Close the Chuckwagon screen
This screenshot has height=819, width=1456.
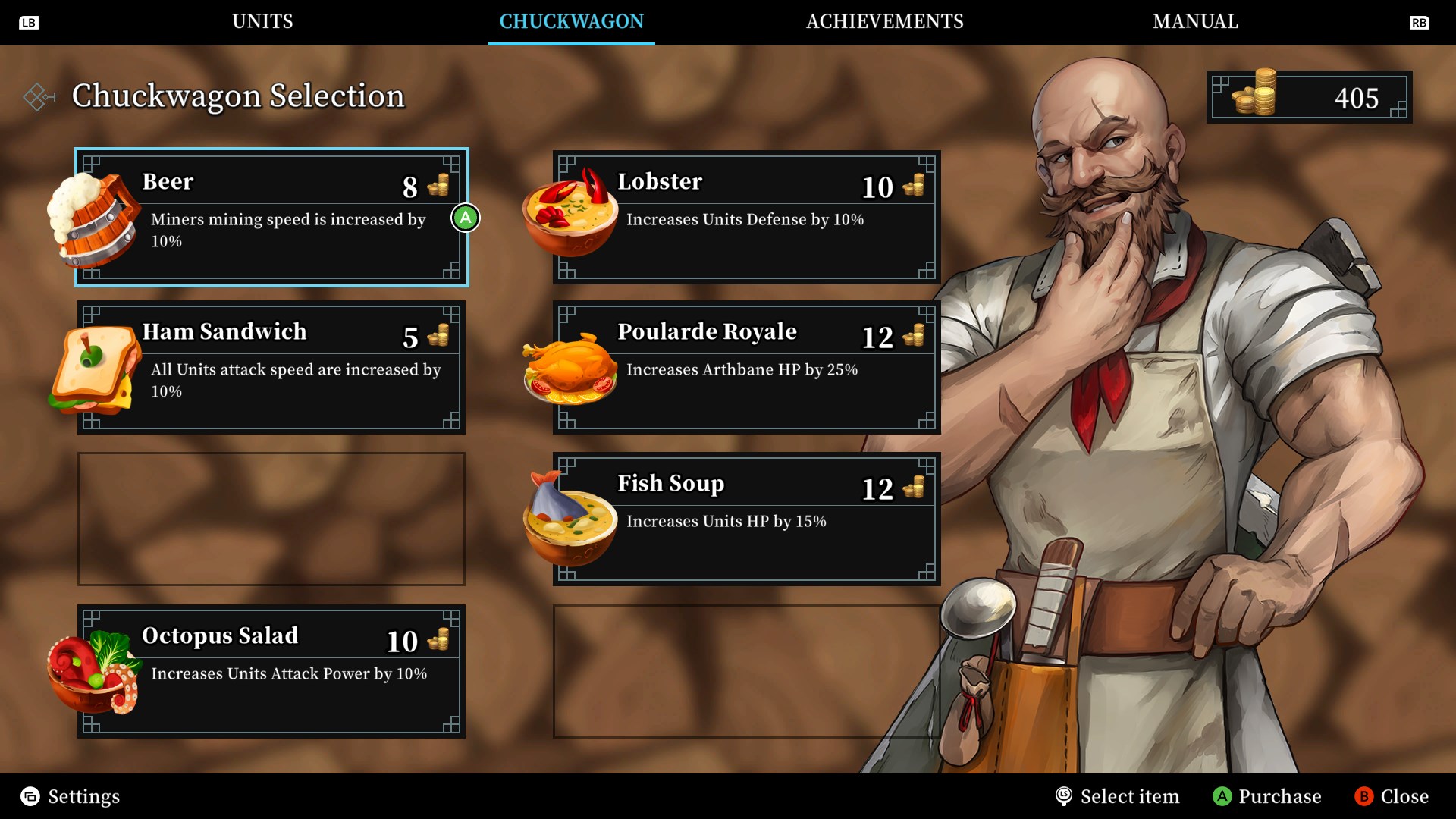1392,796
